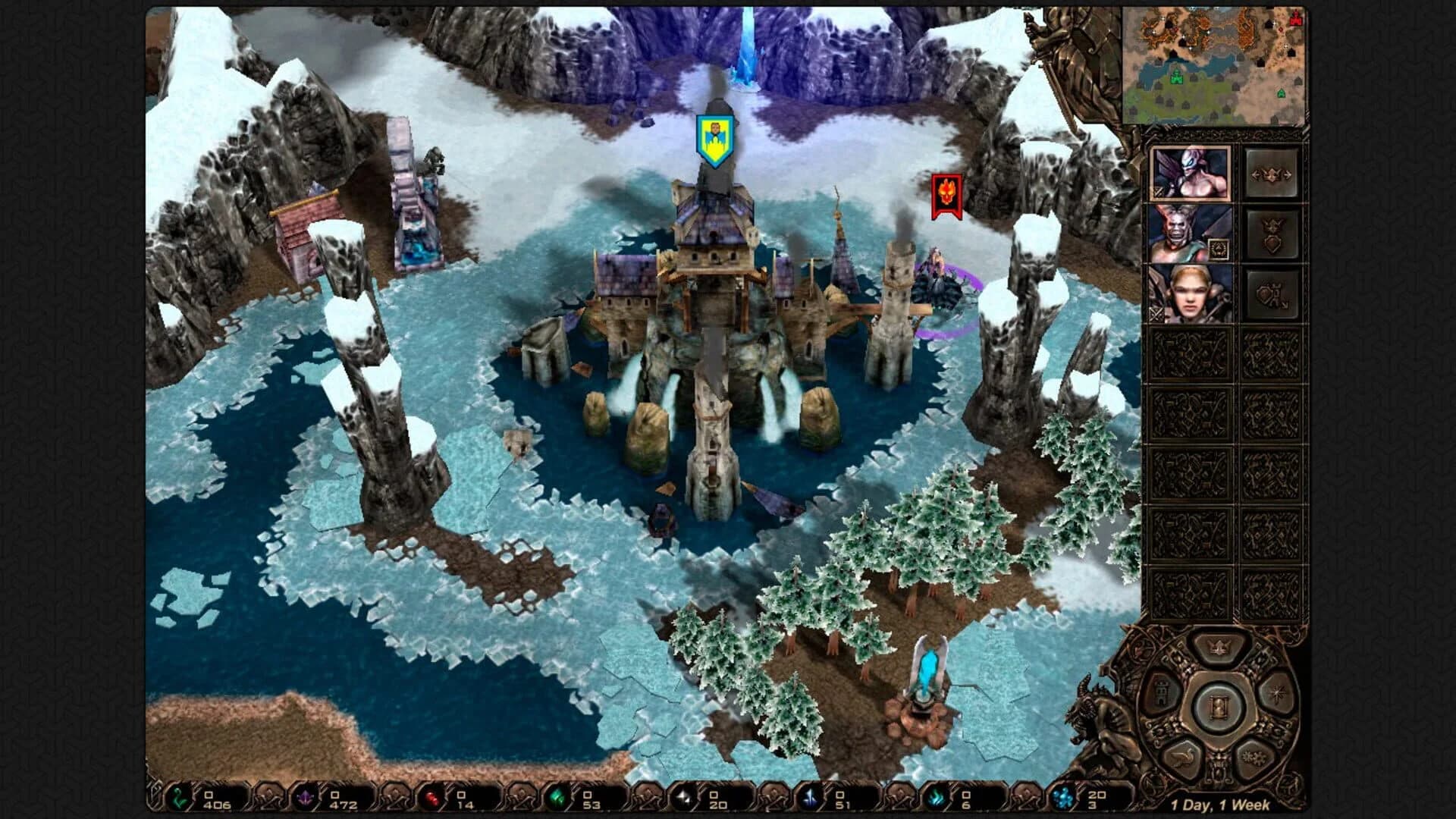The image size is (1456, 819).
Task: Select the star spell icon on the dial
Action: 1276,693
